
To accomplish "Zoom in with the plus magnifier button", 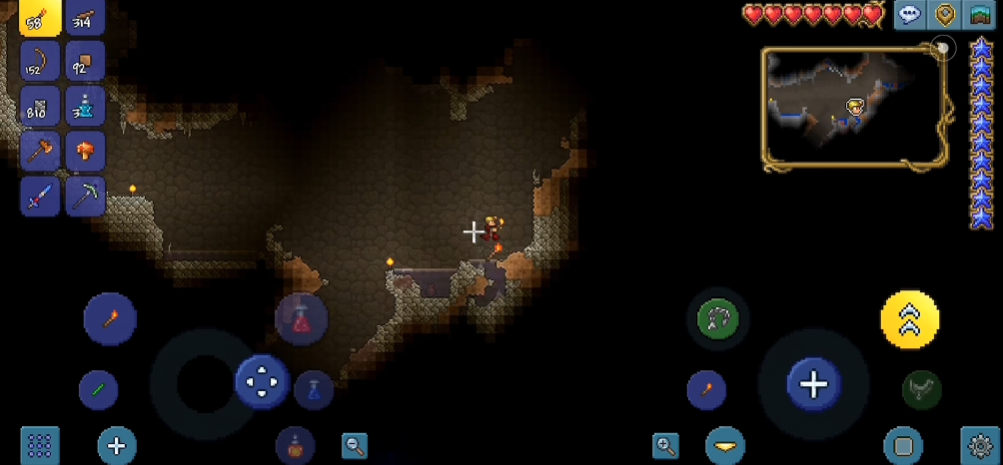I will click(665, 446).
